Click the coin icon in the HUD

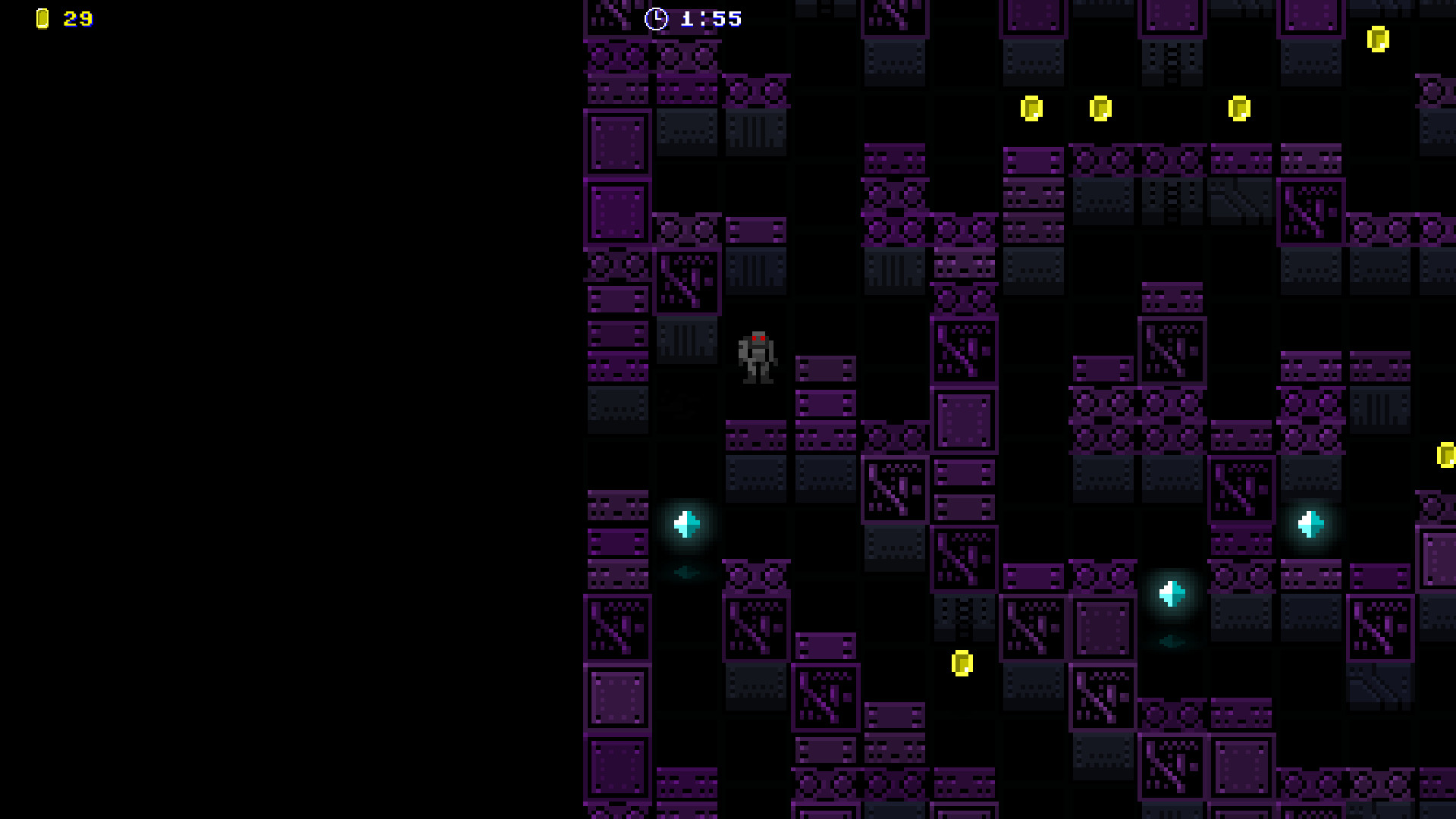[x=42, y=18]
